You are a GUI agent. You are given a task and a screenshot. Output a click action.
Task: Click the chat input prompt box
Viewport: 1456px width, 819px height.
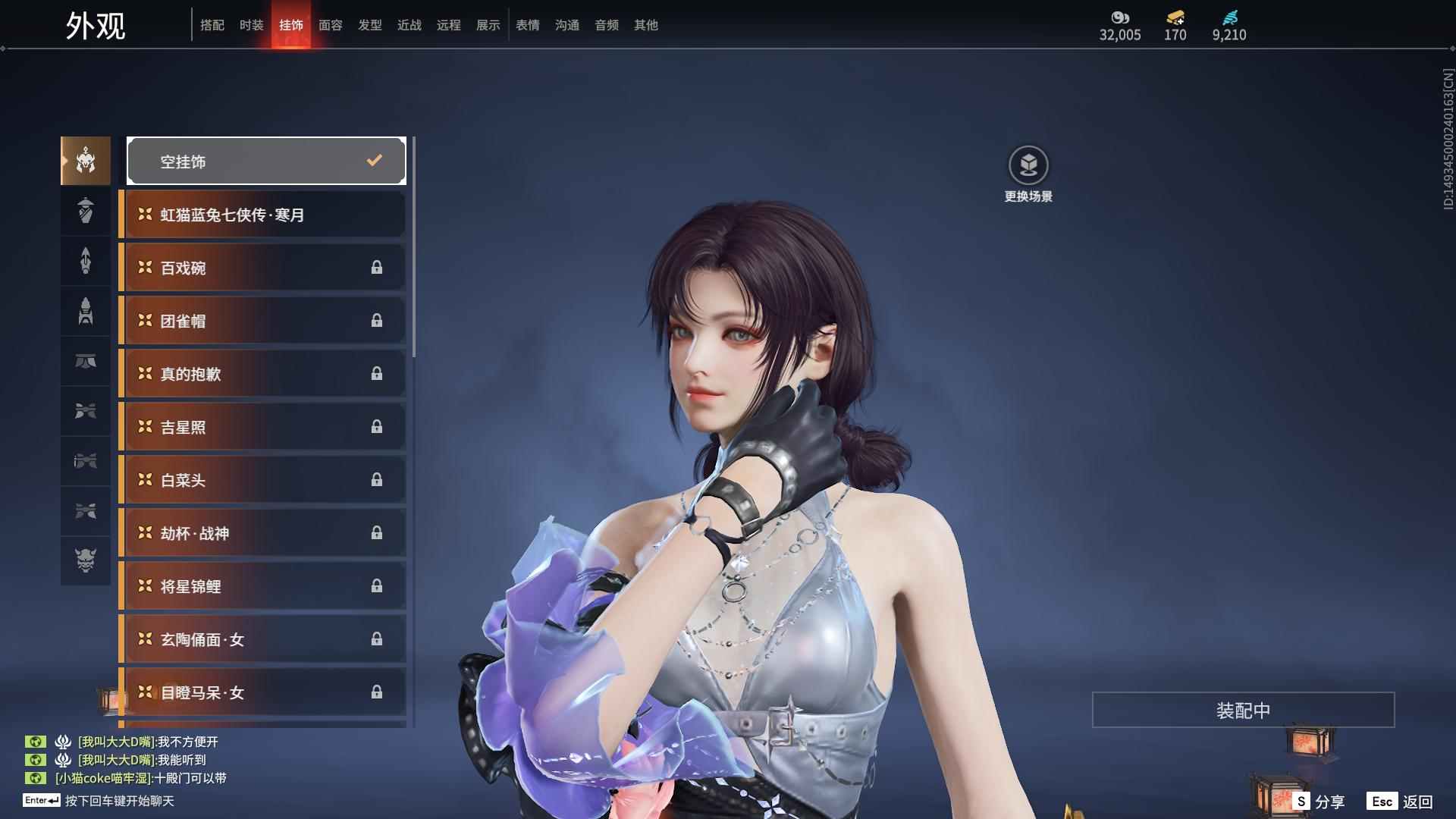[119, 801]
